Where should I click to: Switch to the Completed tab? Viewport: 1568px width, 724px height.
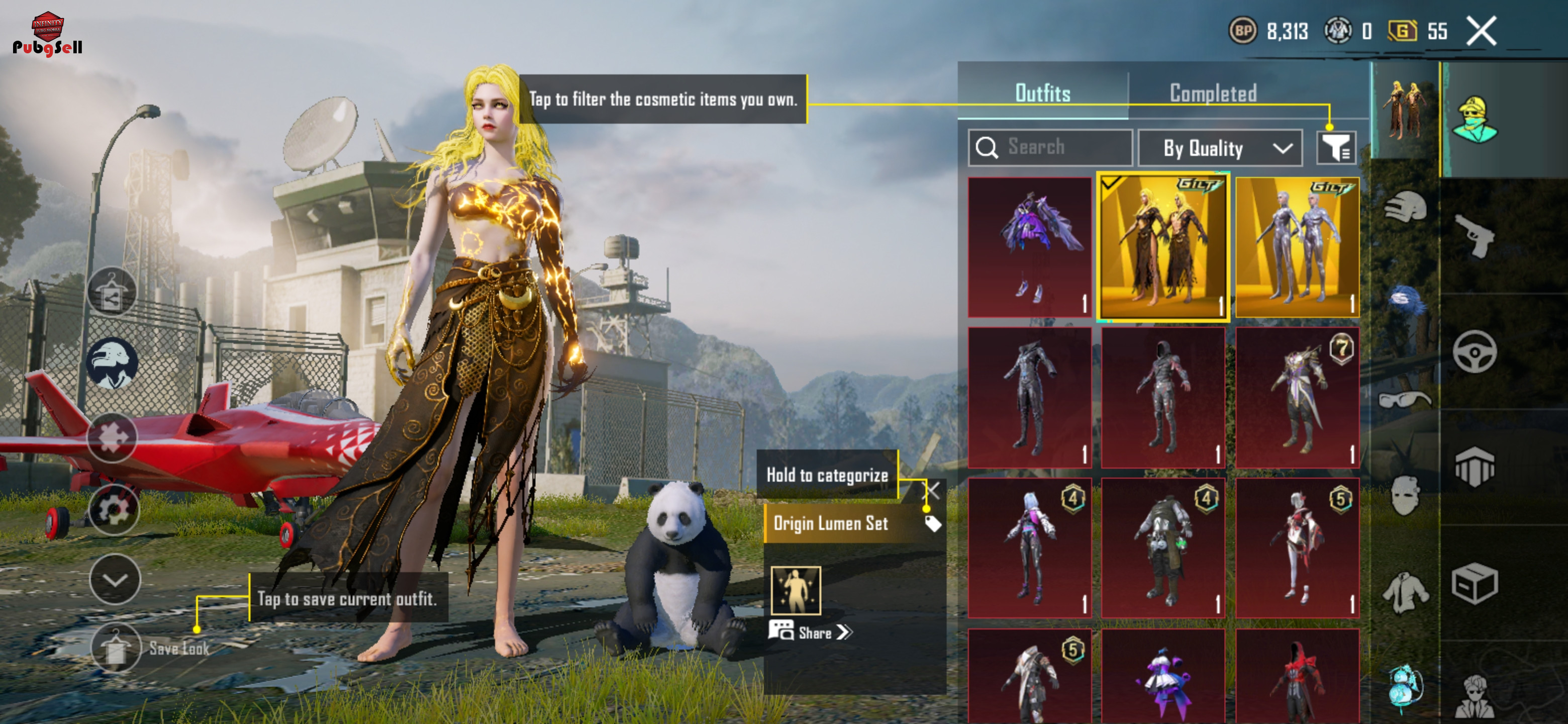(1213, 93)
